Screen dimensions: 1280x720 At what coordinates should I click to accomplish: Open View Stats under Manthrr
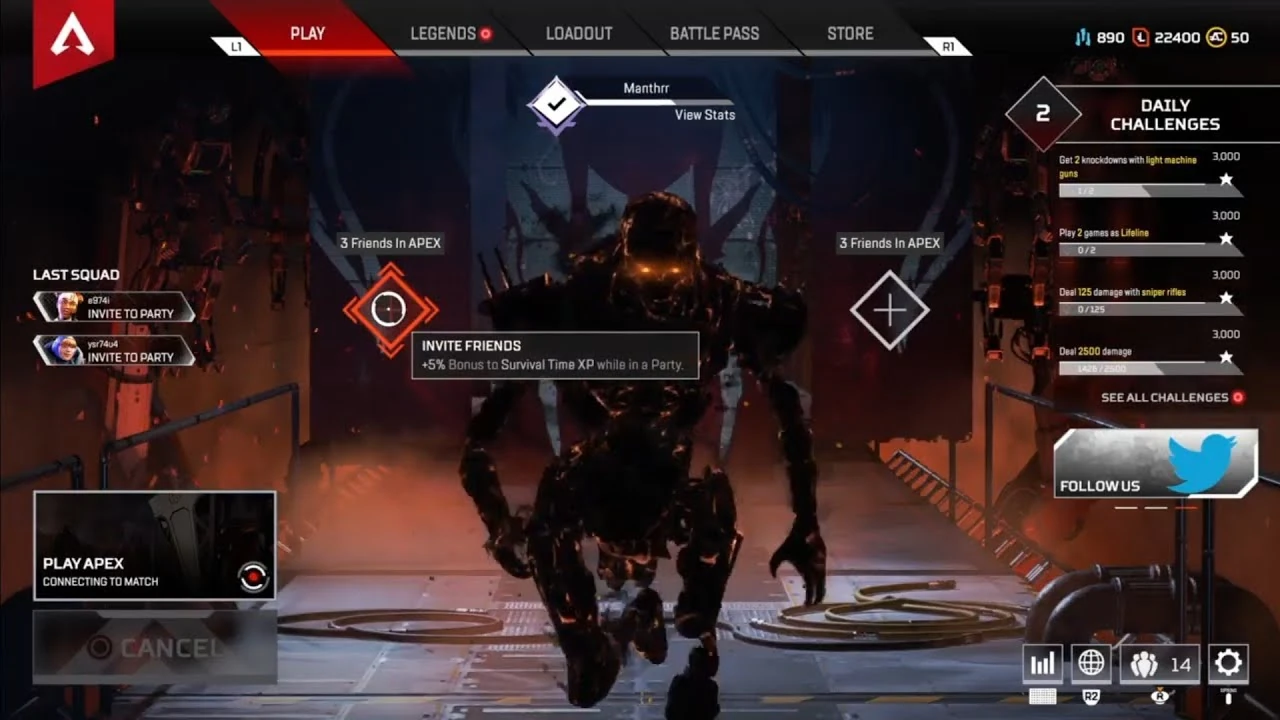(704, 115)
